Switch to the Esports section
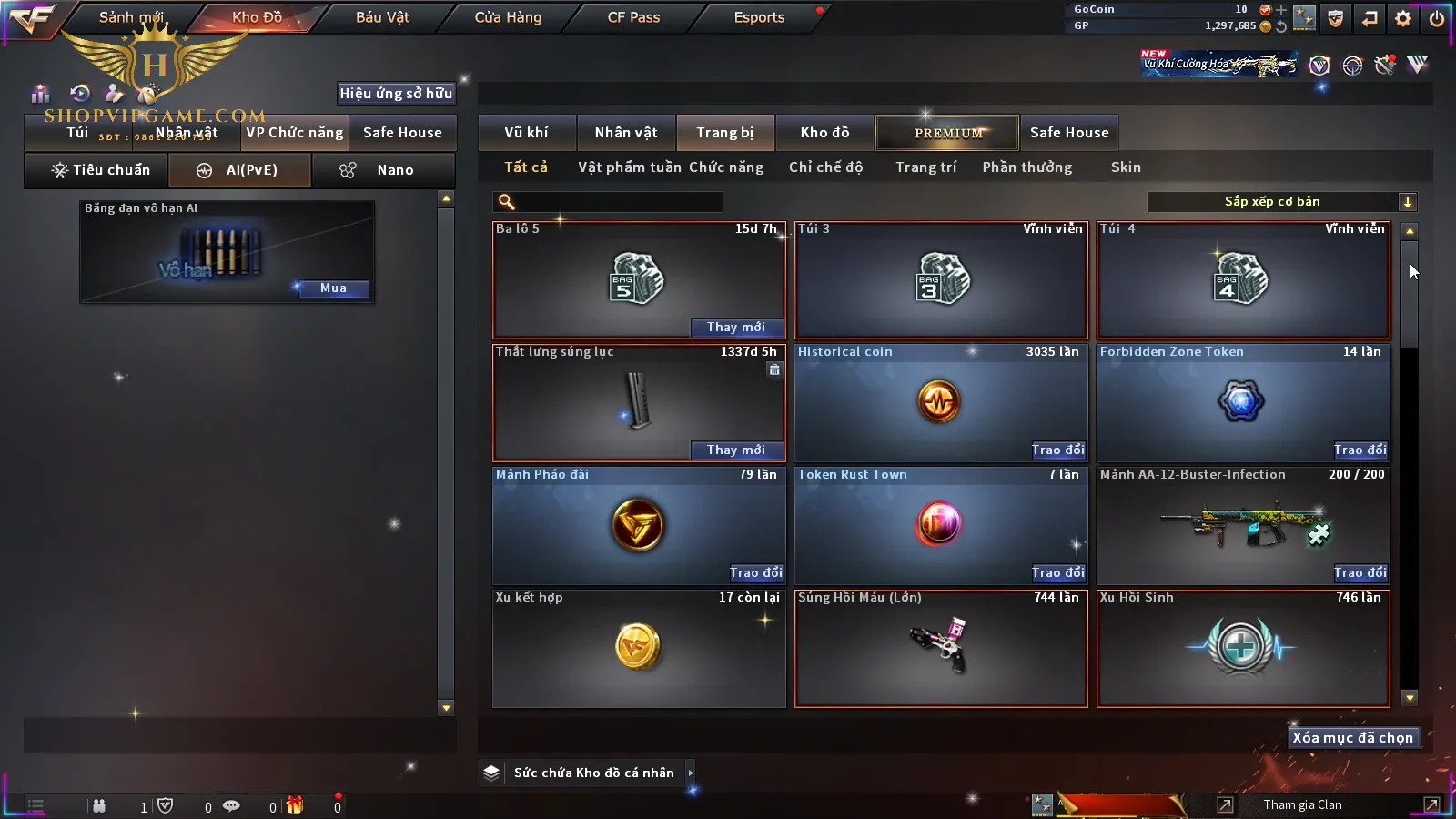Screen dimensions: 1456x819 (x=759, y=17)
